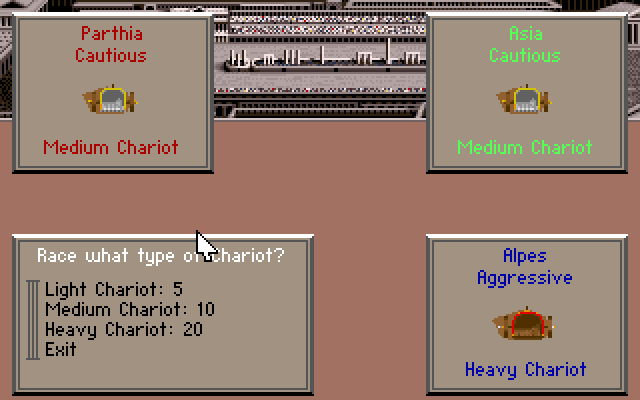
Task: Pick the Heavy Chariot for 20
Action: click(124, 330)
